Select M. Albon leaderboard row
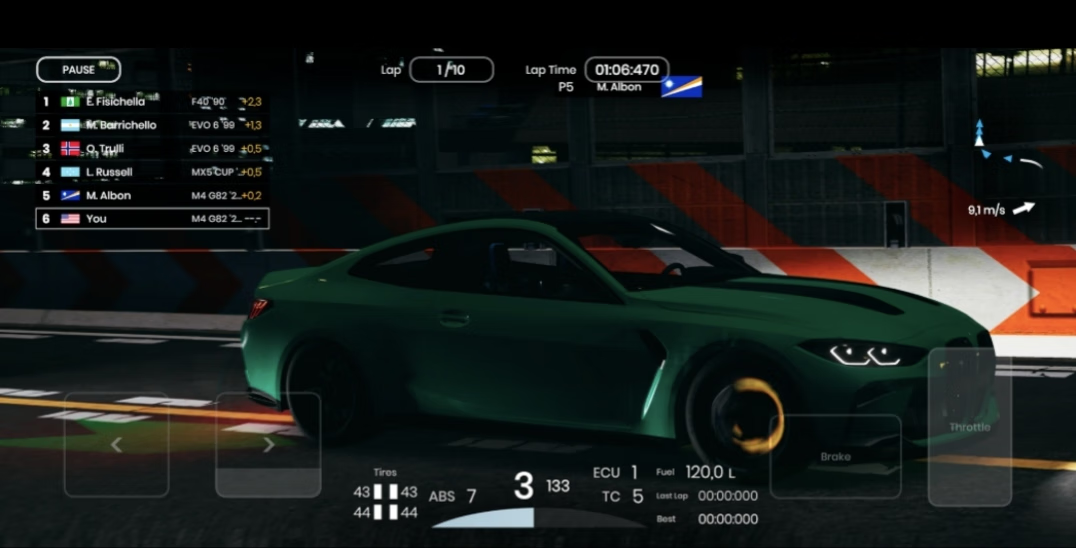Screen dimensions: 1076x548 [x=152, y=195]
